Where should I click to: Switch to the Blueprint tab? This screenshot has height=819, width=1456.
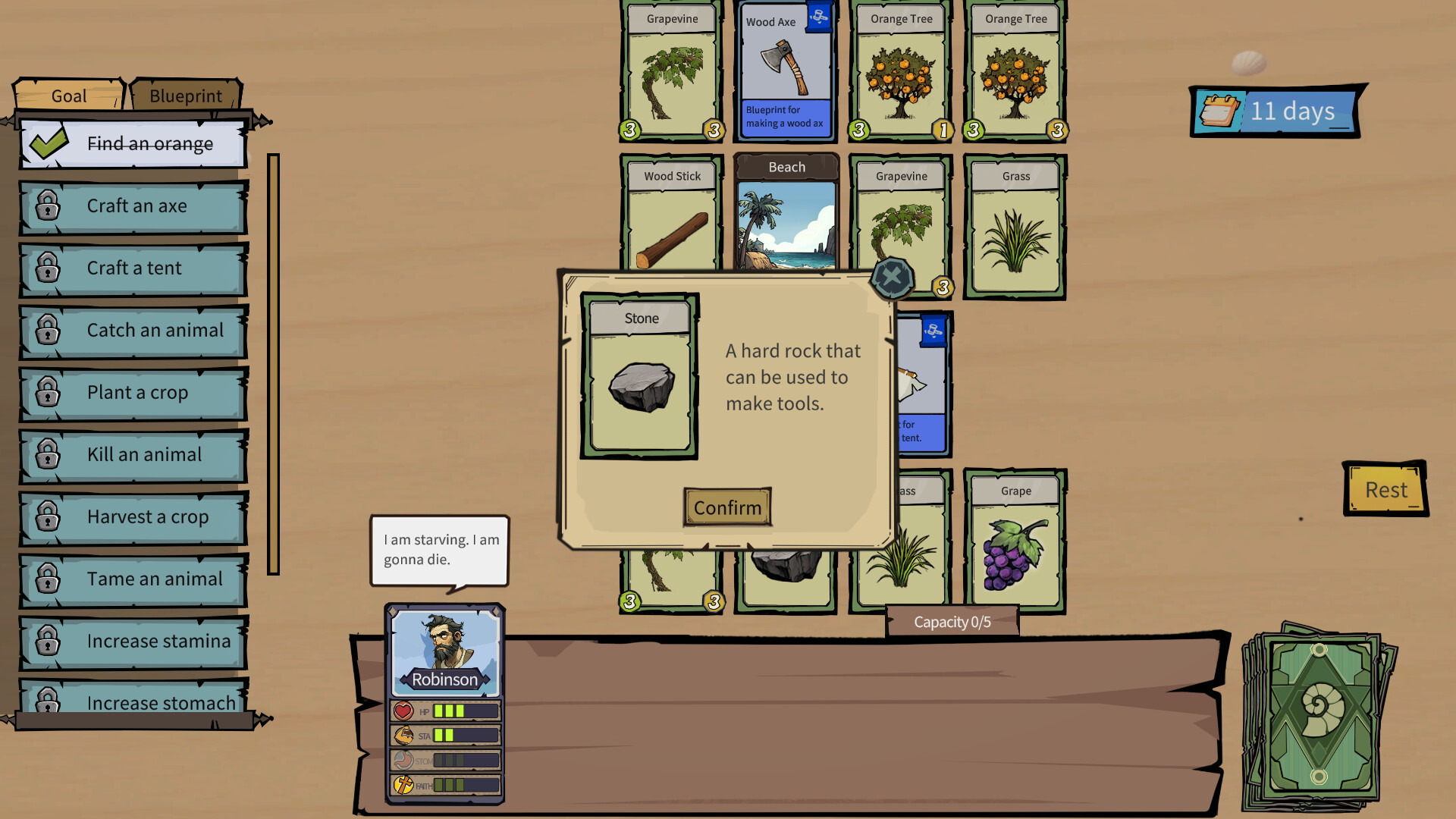point(185,96)
